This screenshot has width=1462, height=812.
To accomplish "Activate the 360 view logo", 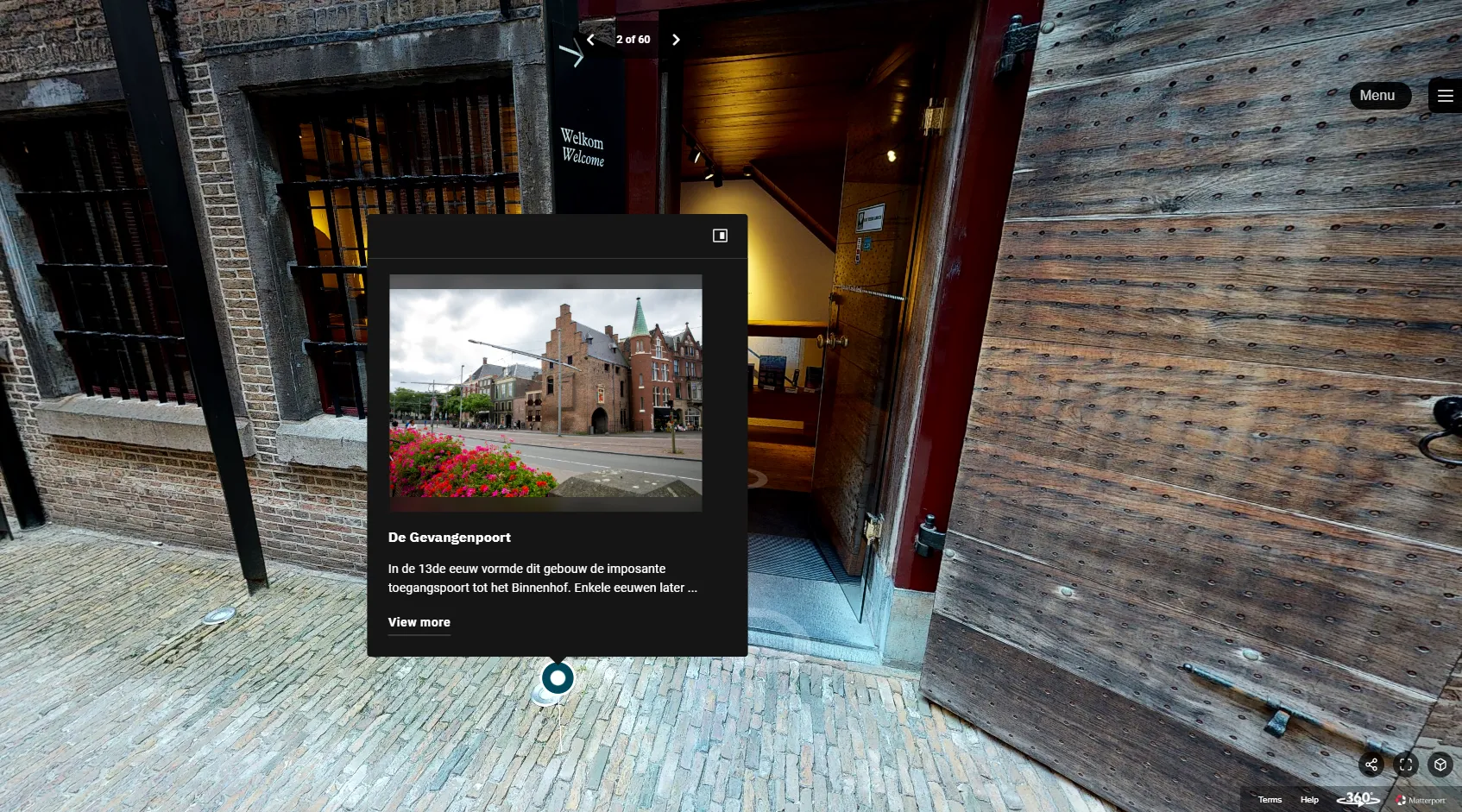I will [1358, 799].
